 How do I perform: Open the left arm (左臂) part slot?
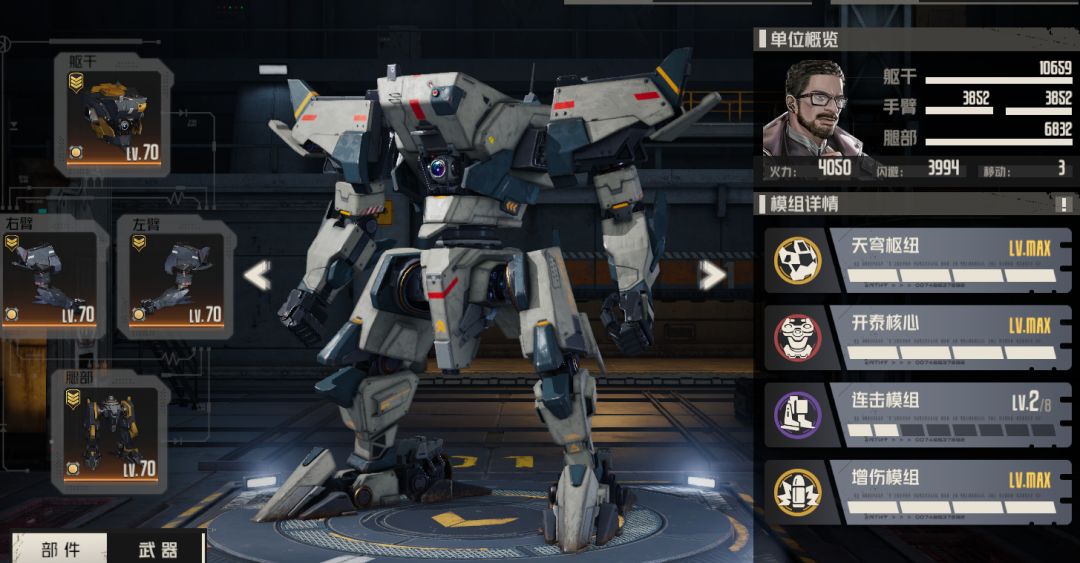coord(174,276)
